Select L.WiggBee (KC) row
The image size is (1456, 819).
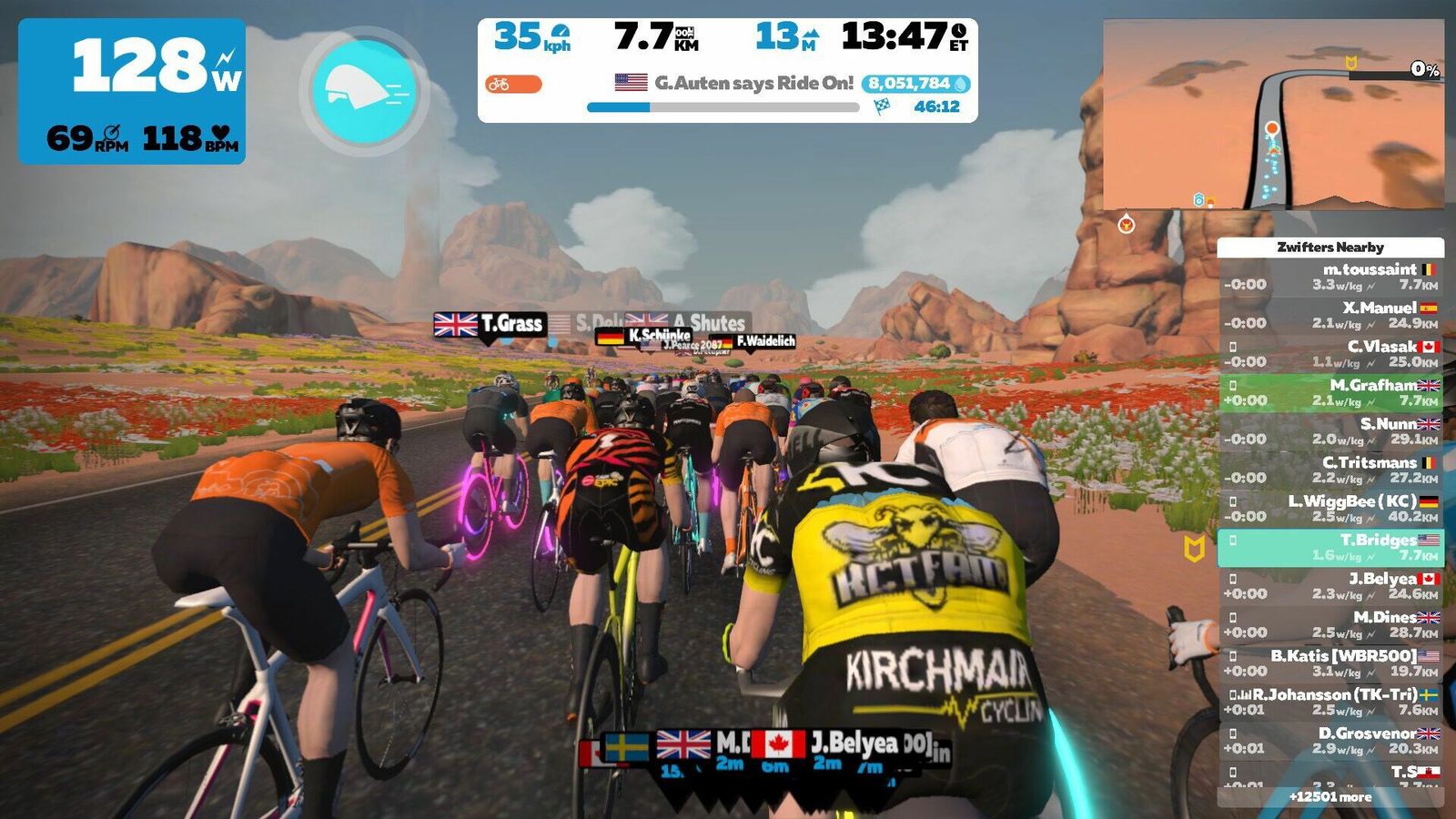coord(1330,509)
